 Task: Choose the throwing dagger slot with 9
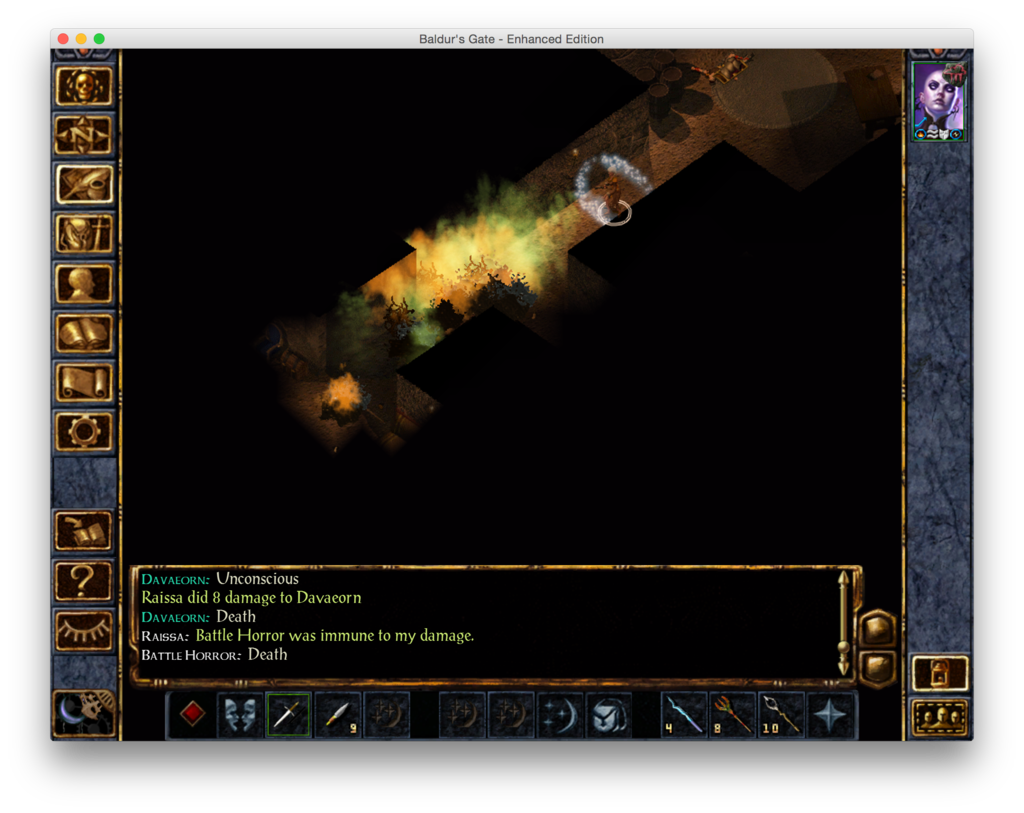[x=337, y=715]
